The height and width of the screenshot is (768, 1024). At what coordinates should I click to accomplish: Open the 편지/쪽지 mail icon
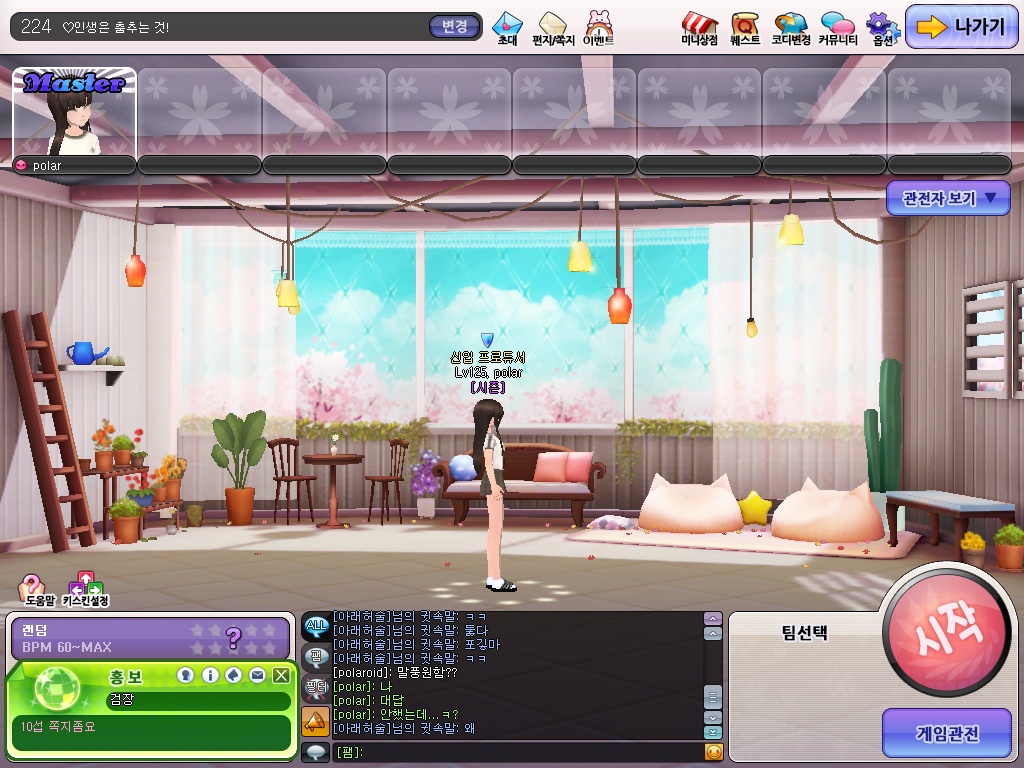(552, 27)
